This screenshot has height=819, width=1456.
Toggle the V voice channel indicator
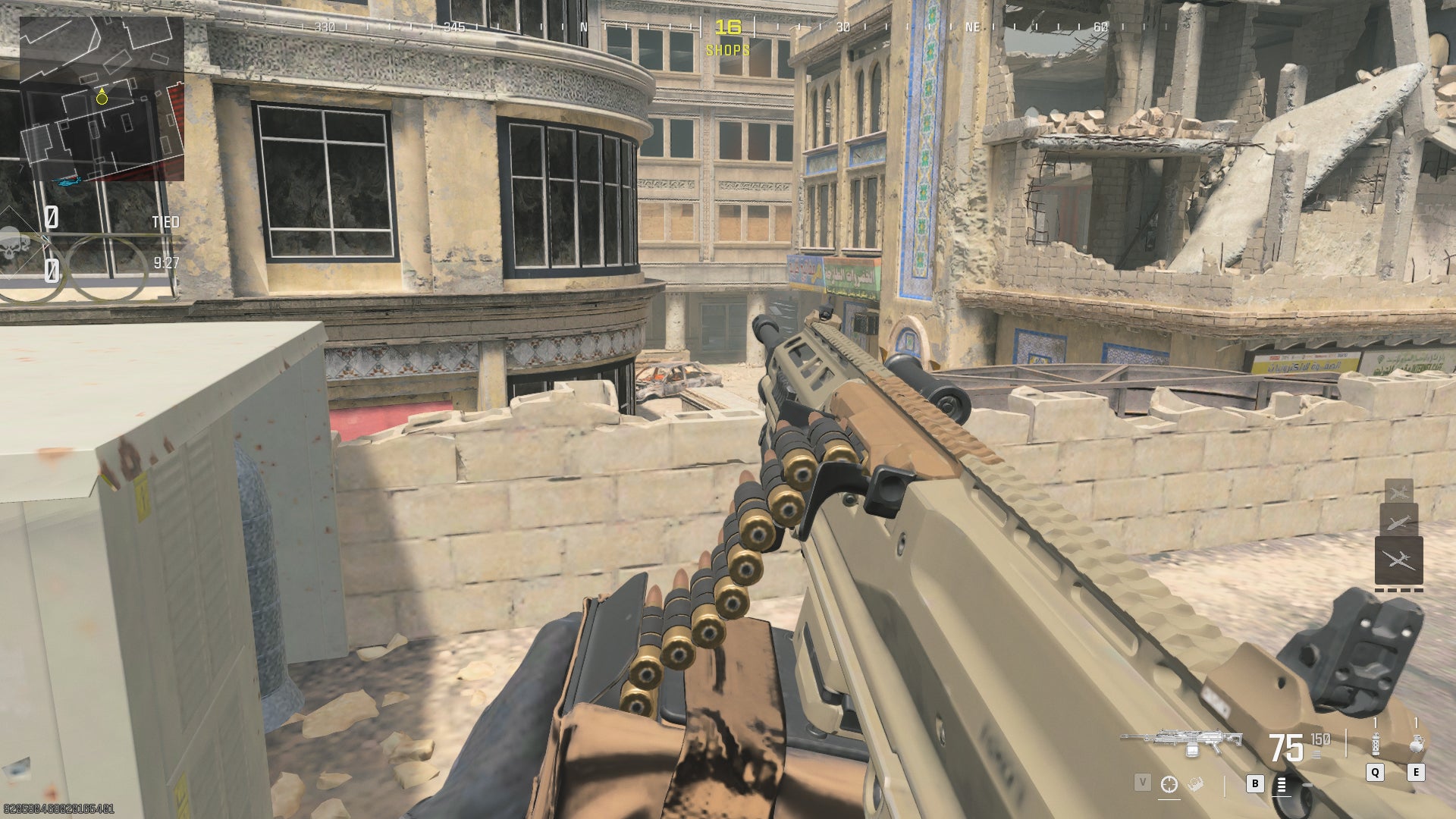1142,783
